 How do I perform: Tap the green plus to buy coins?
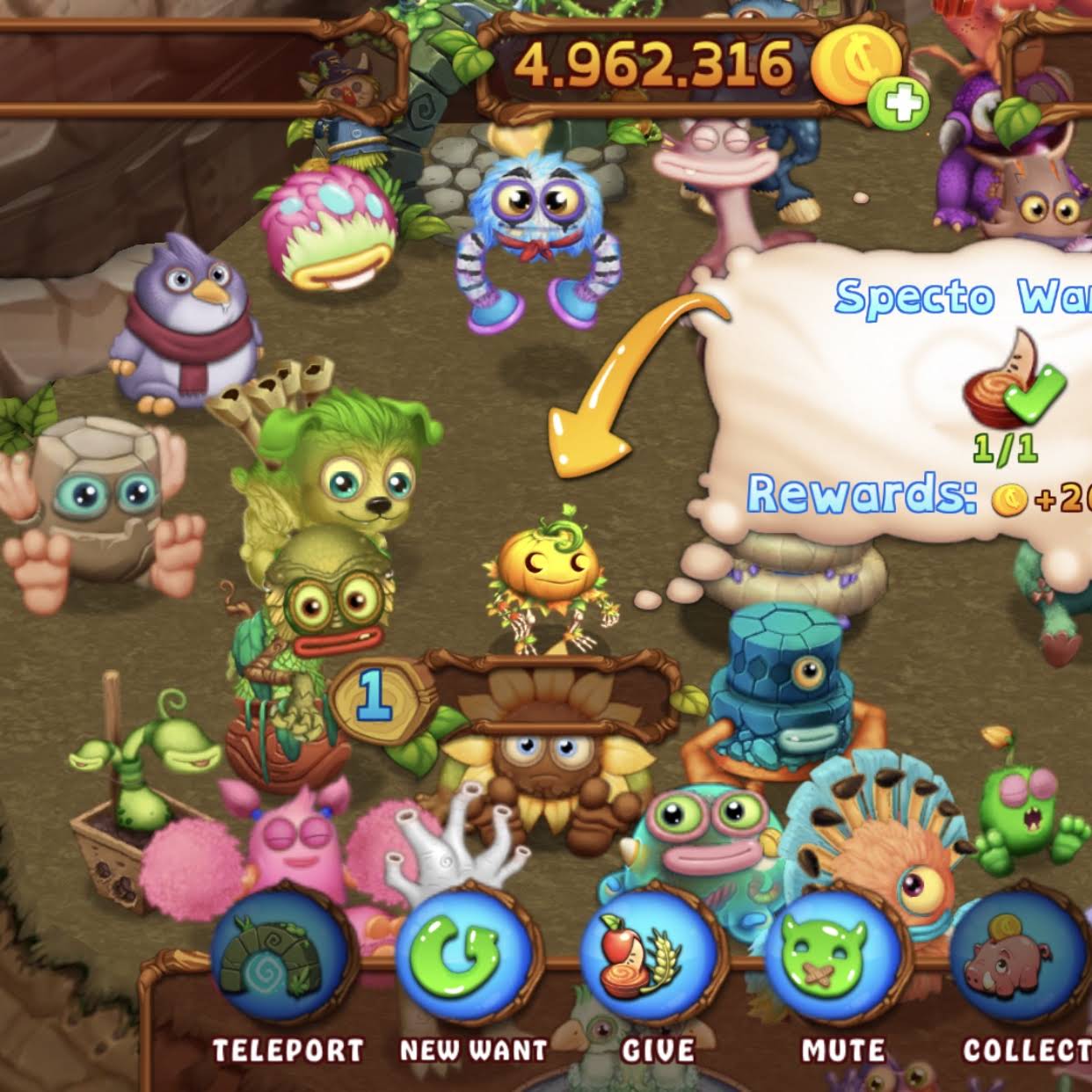pos(898,106)
